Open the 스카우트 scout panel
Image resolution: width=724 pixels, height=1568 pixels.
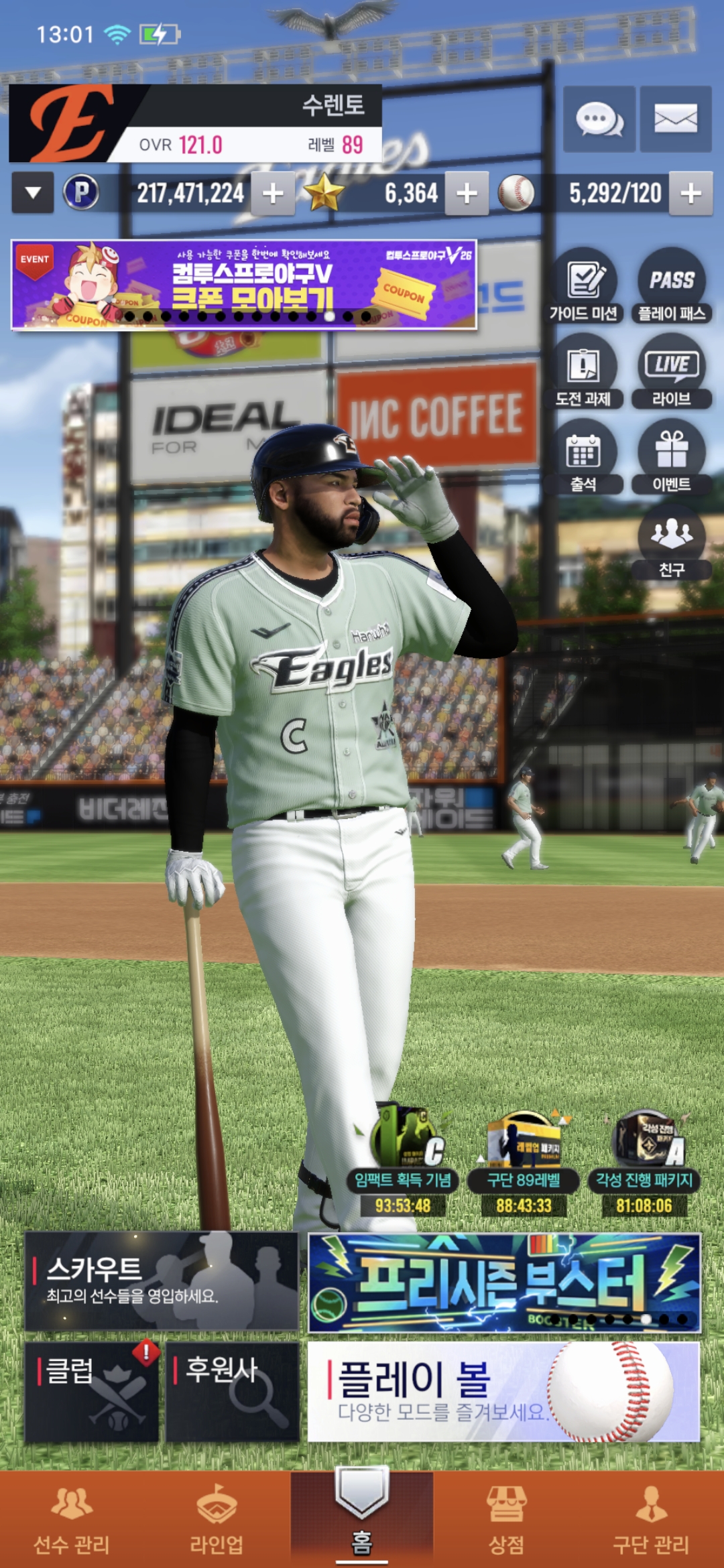(x=162, y=1281)
